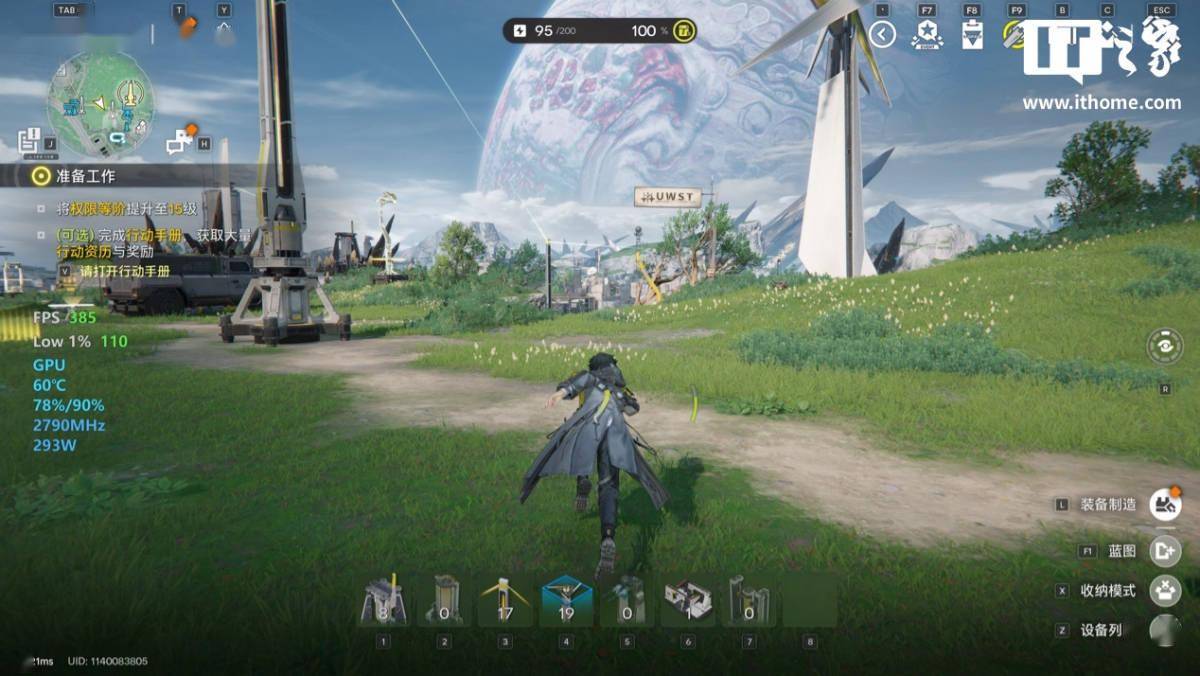Open the star badge event icon

point(927,35)
